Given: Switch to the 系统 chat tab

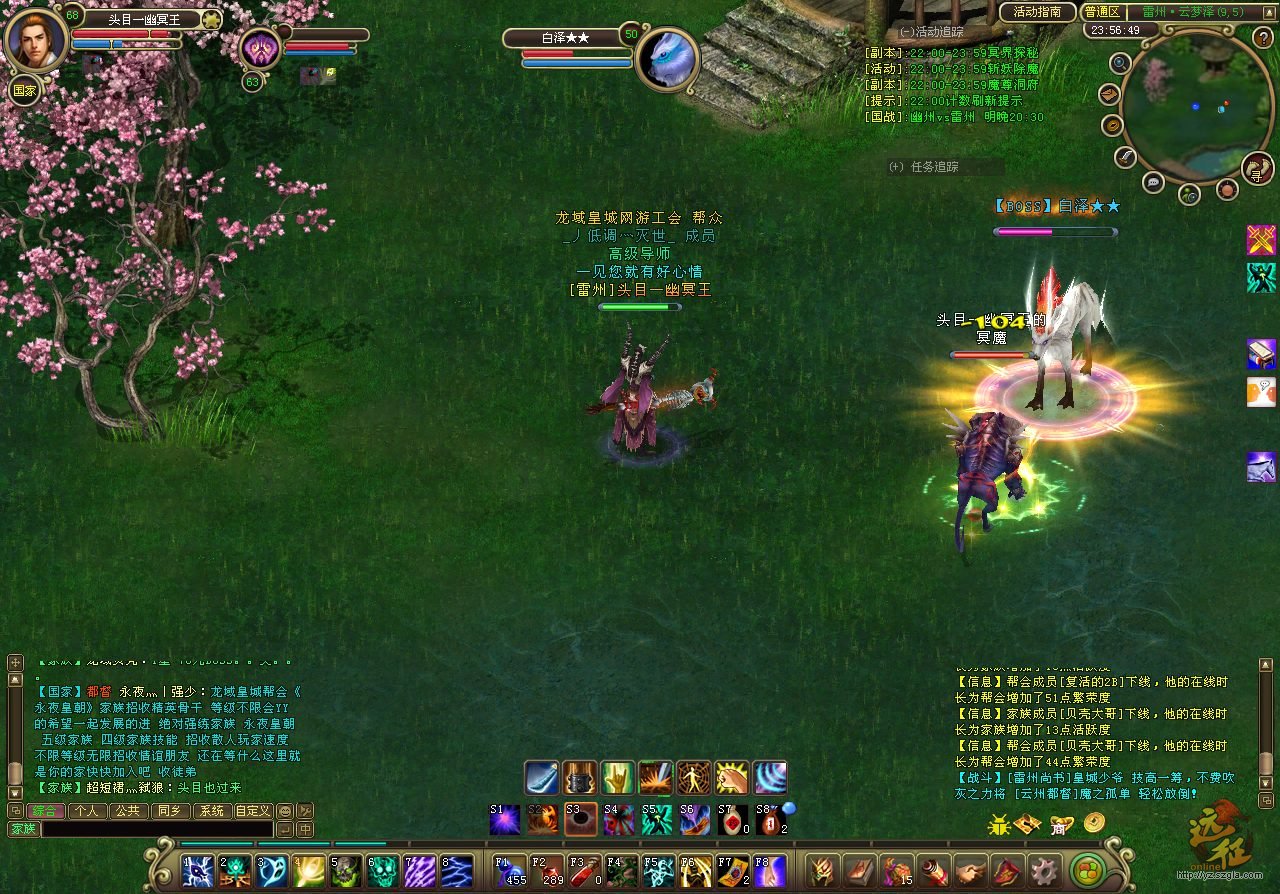Looking at the screenshot, I should point(211,811).
